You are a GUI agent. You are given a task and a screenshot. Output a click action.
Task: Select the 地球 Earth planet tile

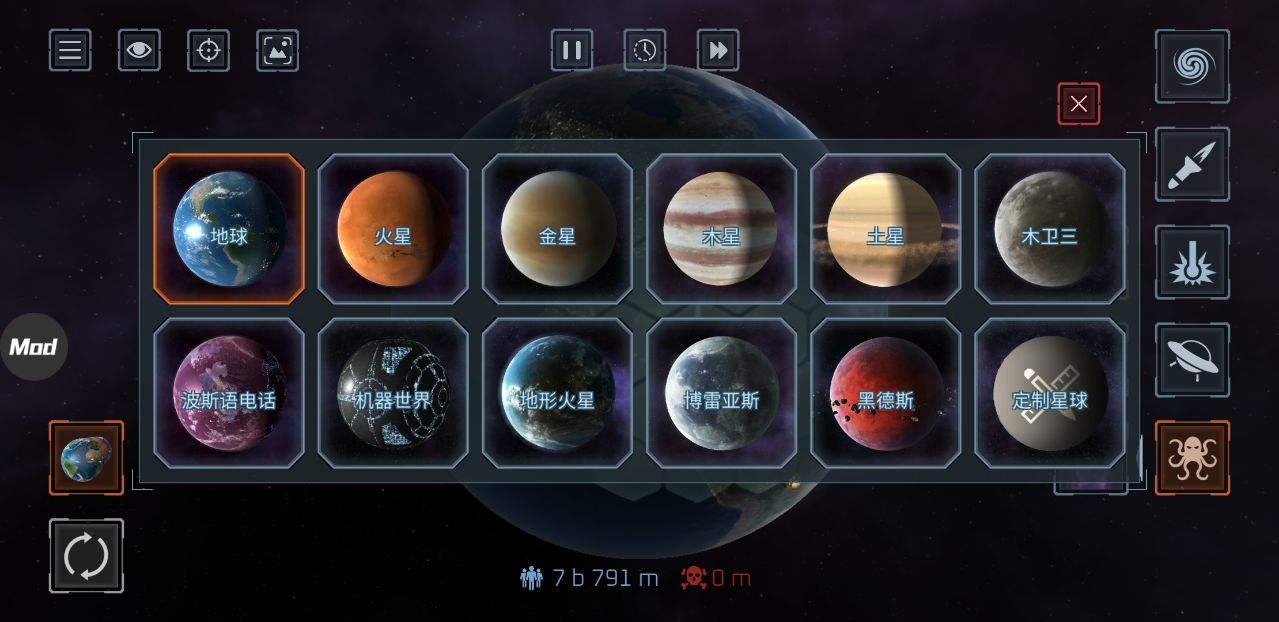click(229, 229)
